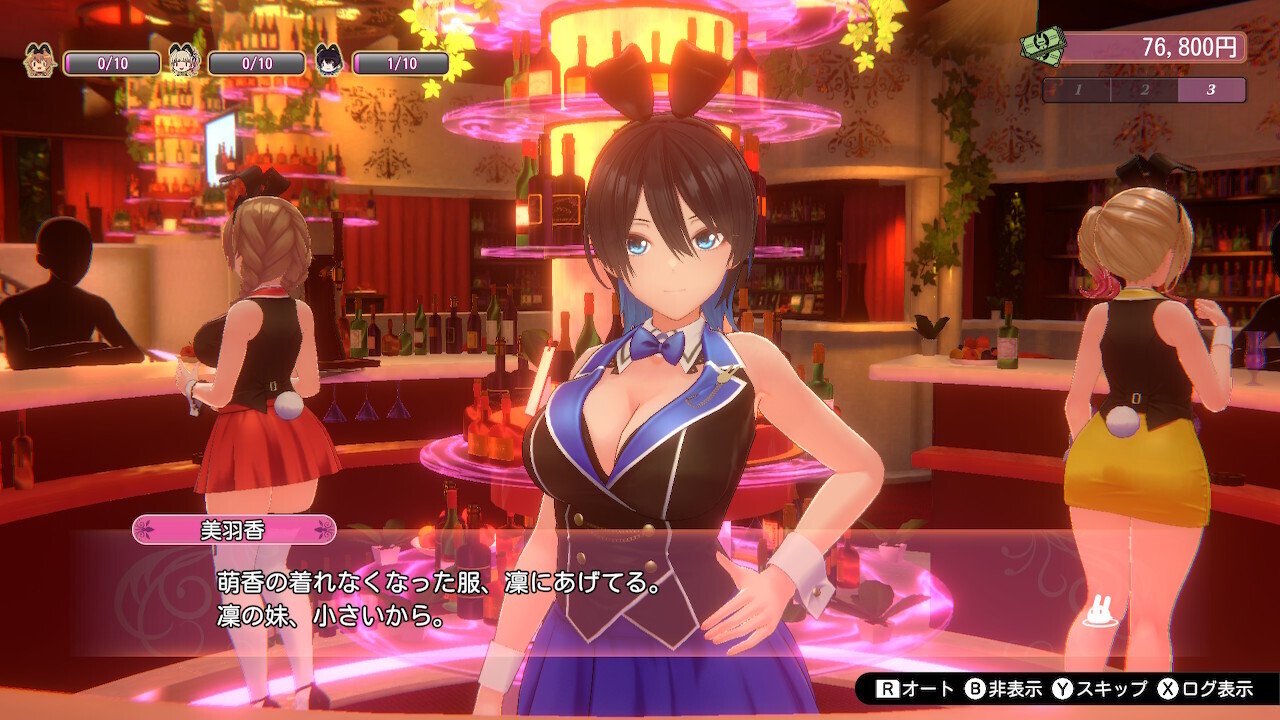The height and width of the screenshot is (720, 1280).
Task: Switch to rank tab 1
Action: pos(1079,91)
